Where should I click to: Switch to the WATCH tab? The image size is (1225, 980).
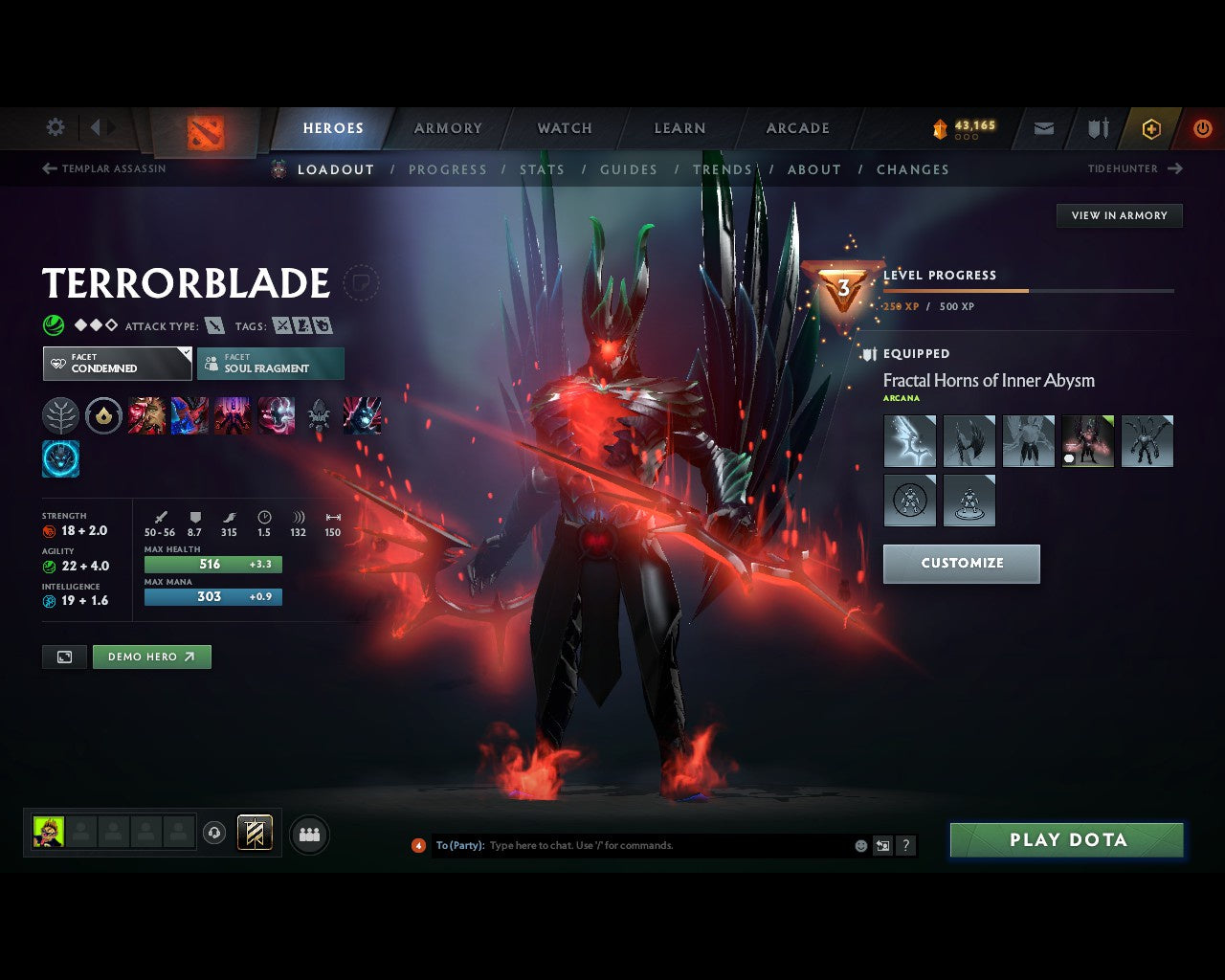tap(564, 127)
